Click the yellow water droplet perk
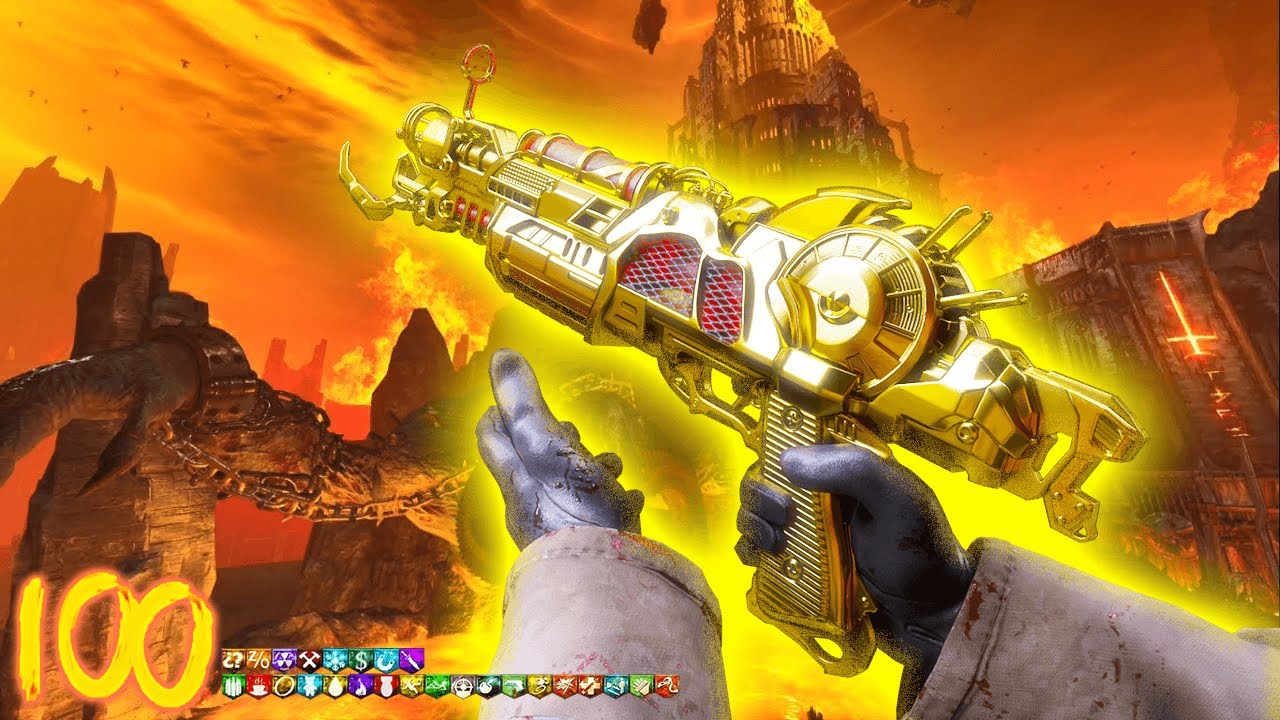 (335, 686)
